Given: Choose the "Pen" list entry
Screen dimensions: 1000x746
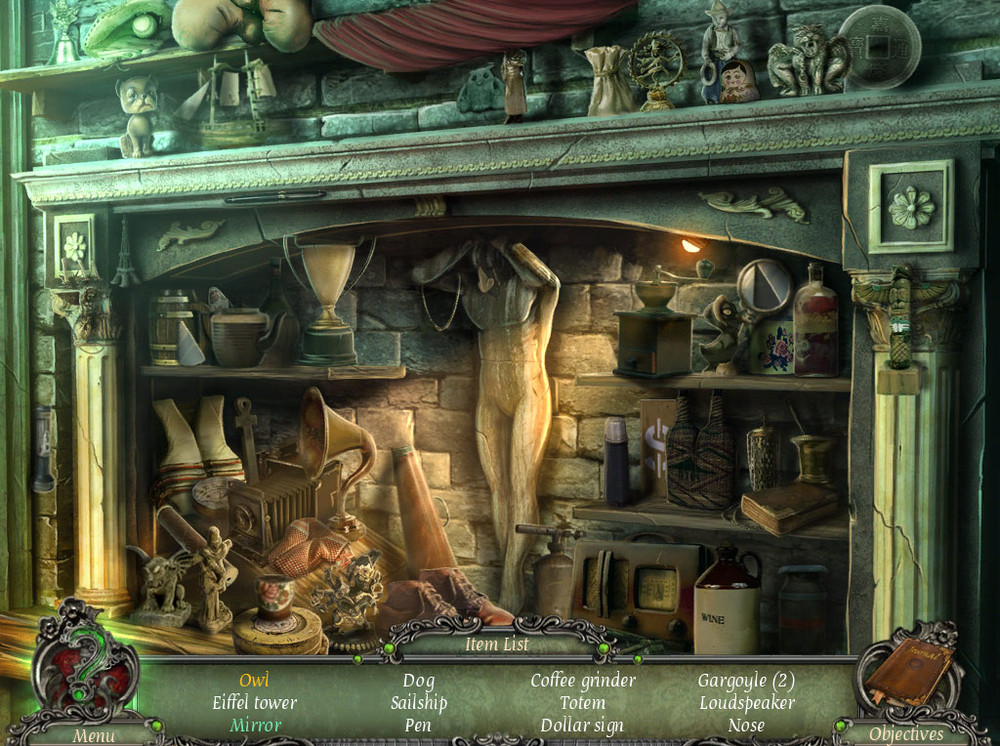Looking at the screenshot, I should point(418,725).
